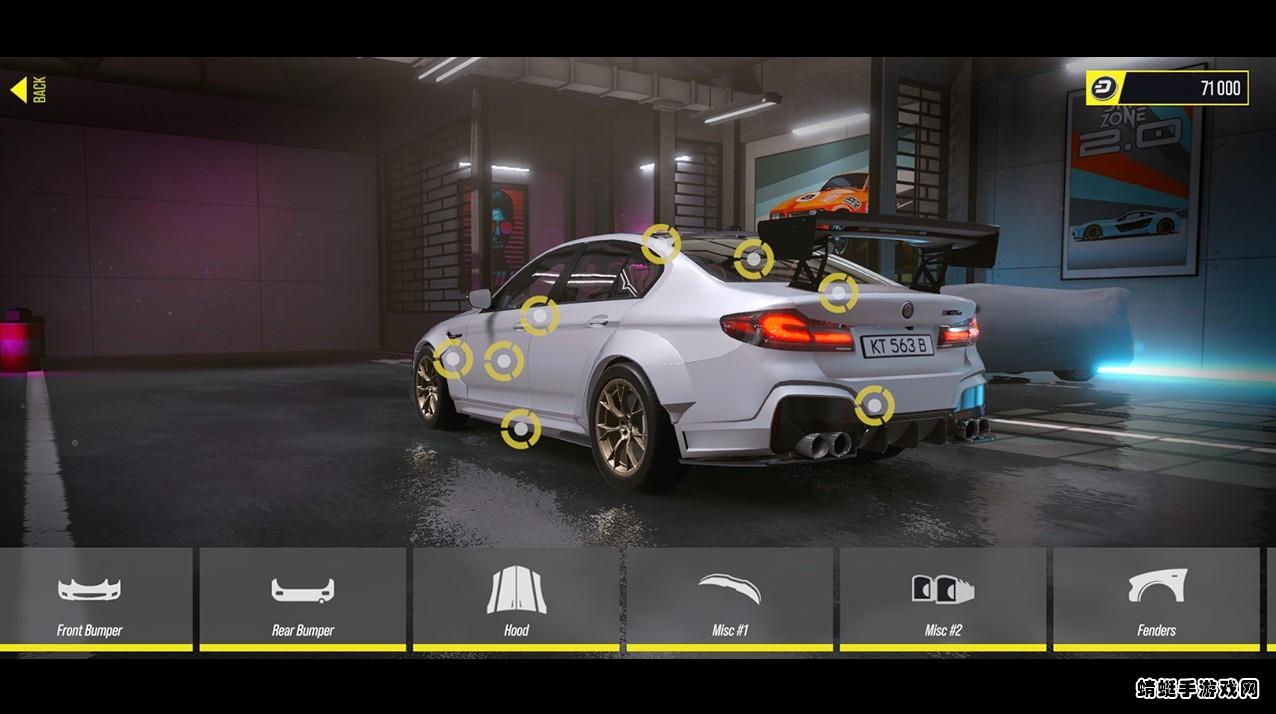Pick the Misc #2 parts category
This screenshot has height=714, width=1276.
pos(942,599)
